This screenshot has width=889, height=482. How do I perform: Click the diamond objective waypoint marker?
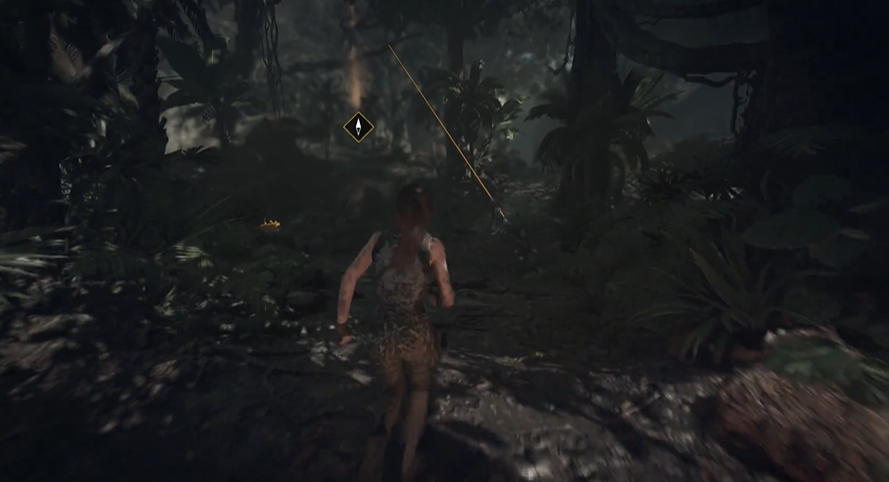pos(358,127)
